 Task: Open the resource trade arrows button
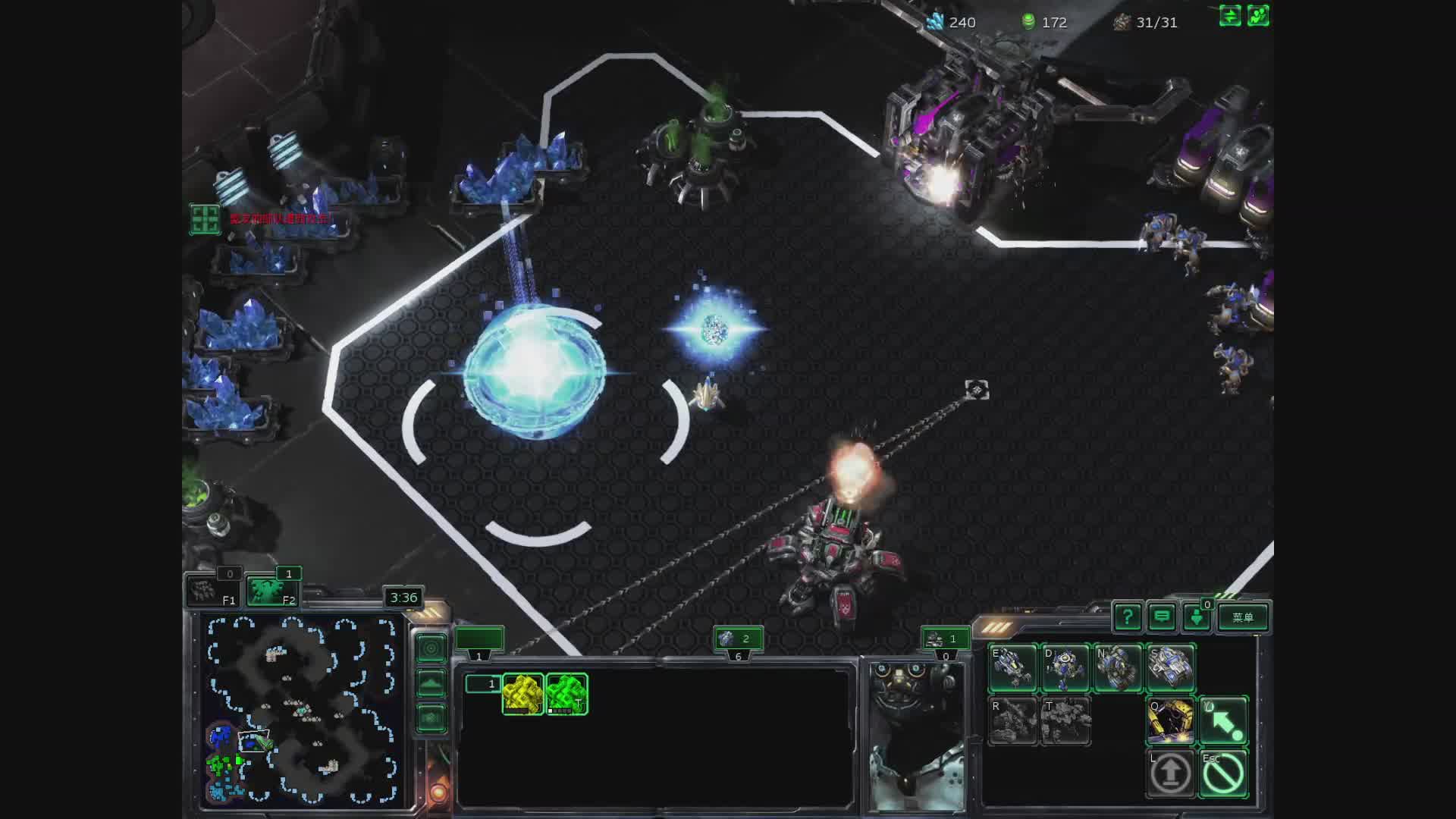tap(1230, 16)
